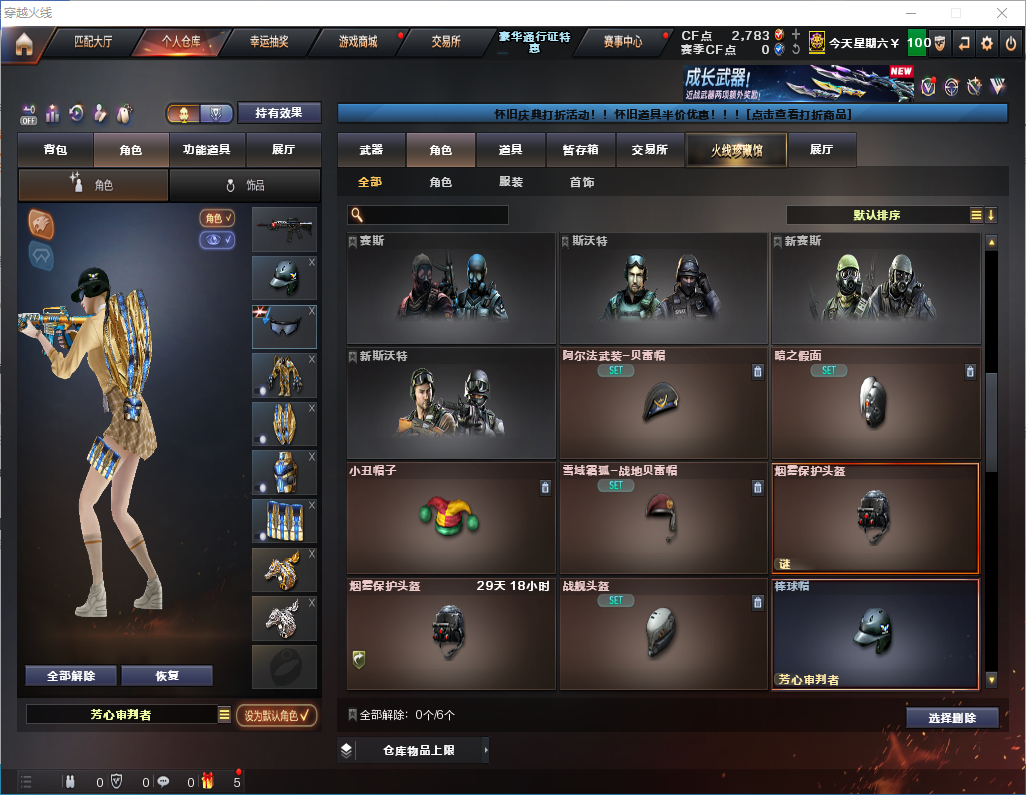Go to 幸运抽奖 lucky draw

coord(268,42)
